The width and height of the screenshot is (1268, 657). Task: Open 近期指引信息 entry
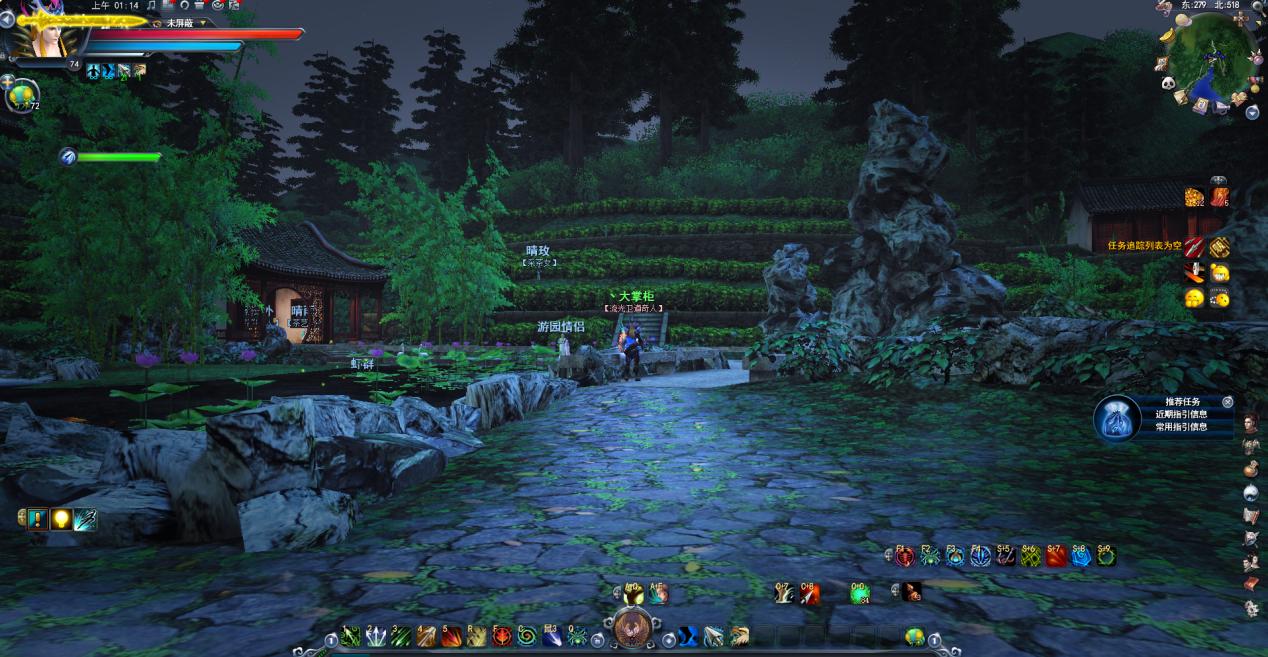tap(1181, 414)
